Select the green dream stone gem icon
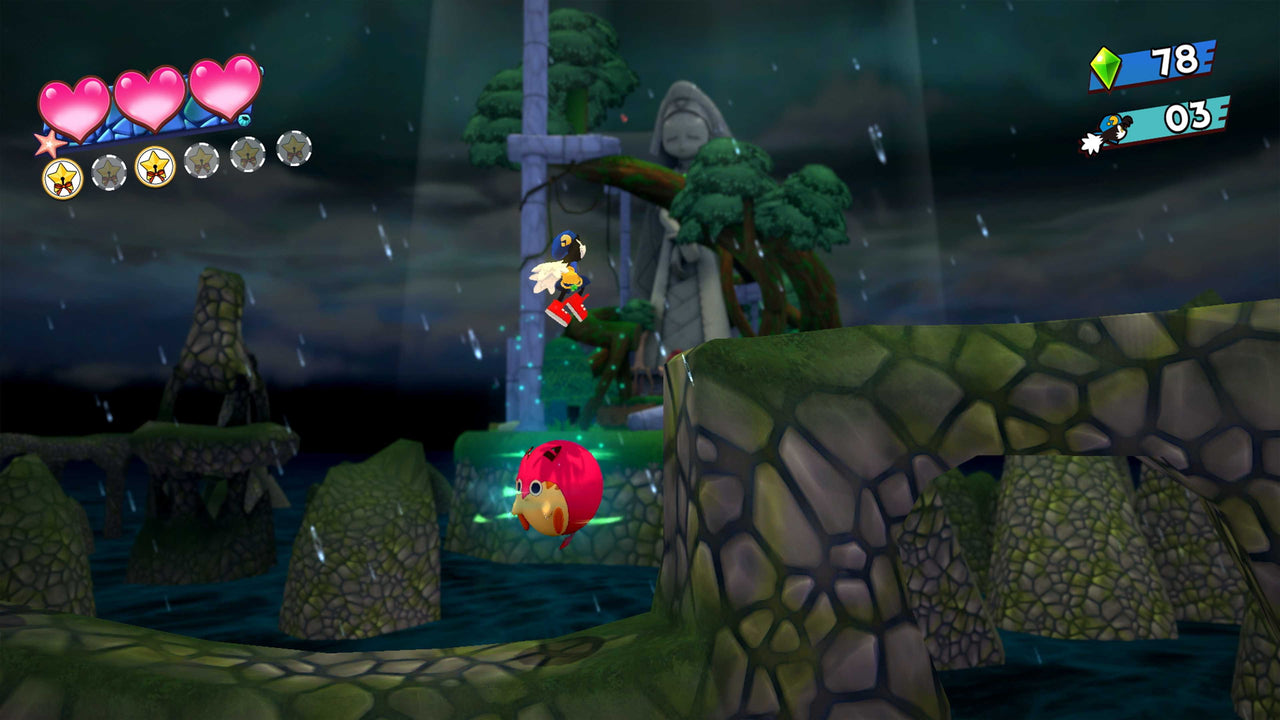The height and width of the screenshot is (720, 1280). click(1105, 67)
